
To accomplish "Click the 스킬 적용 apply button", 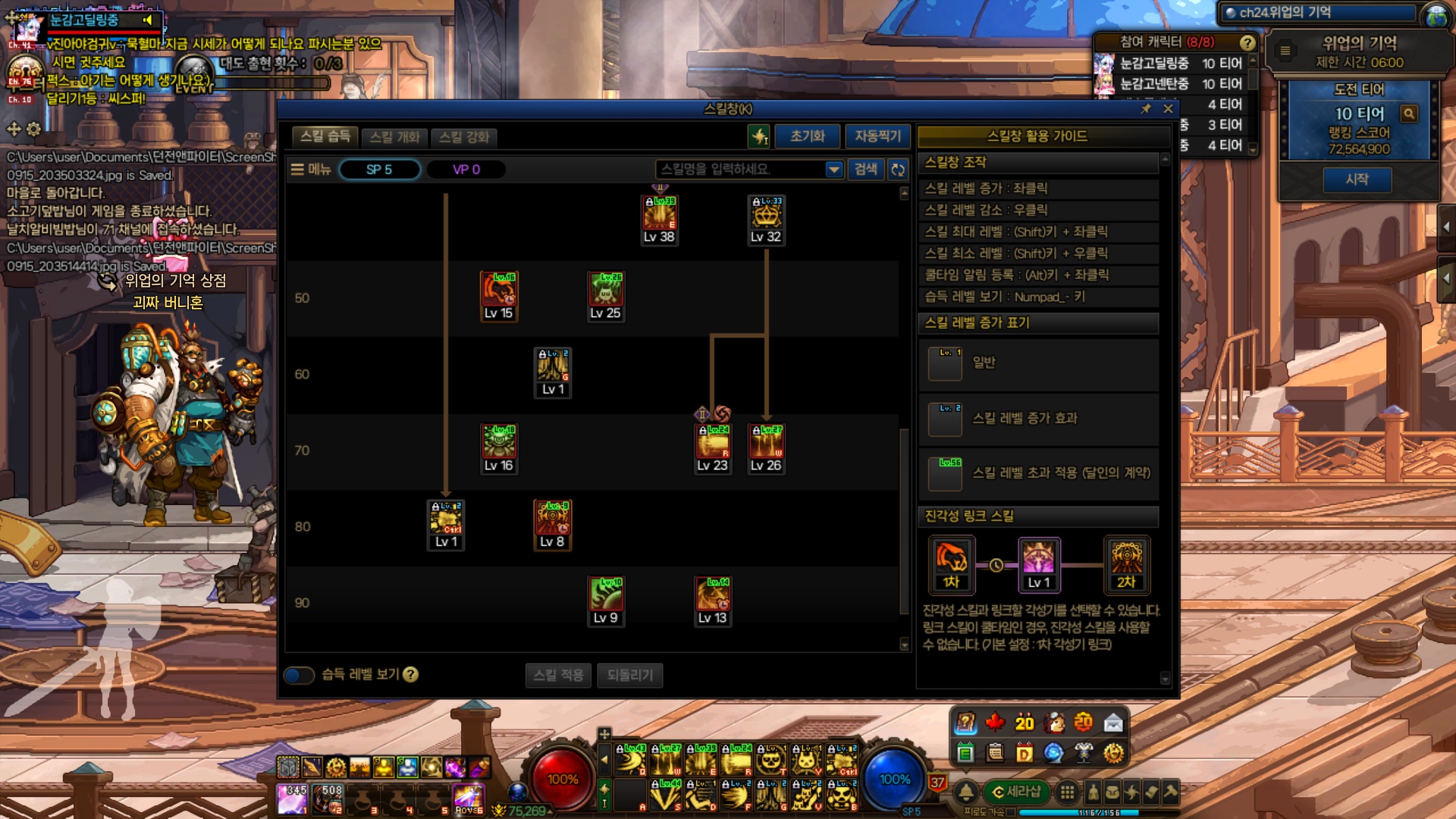I will (558, 675).
